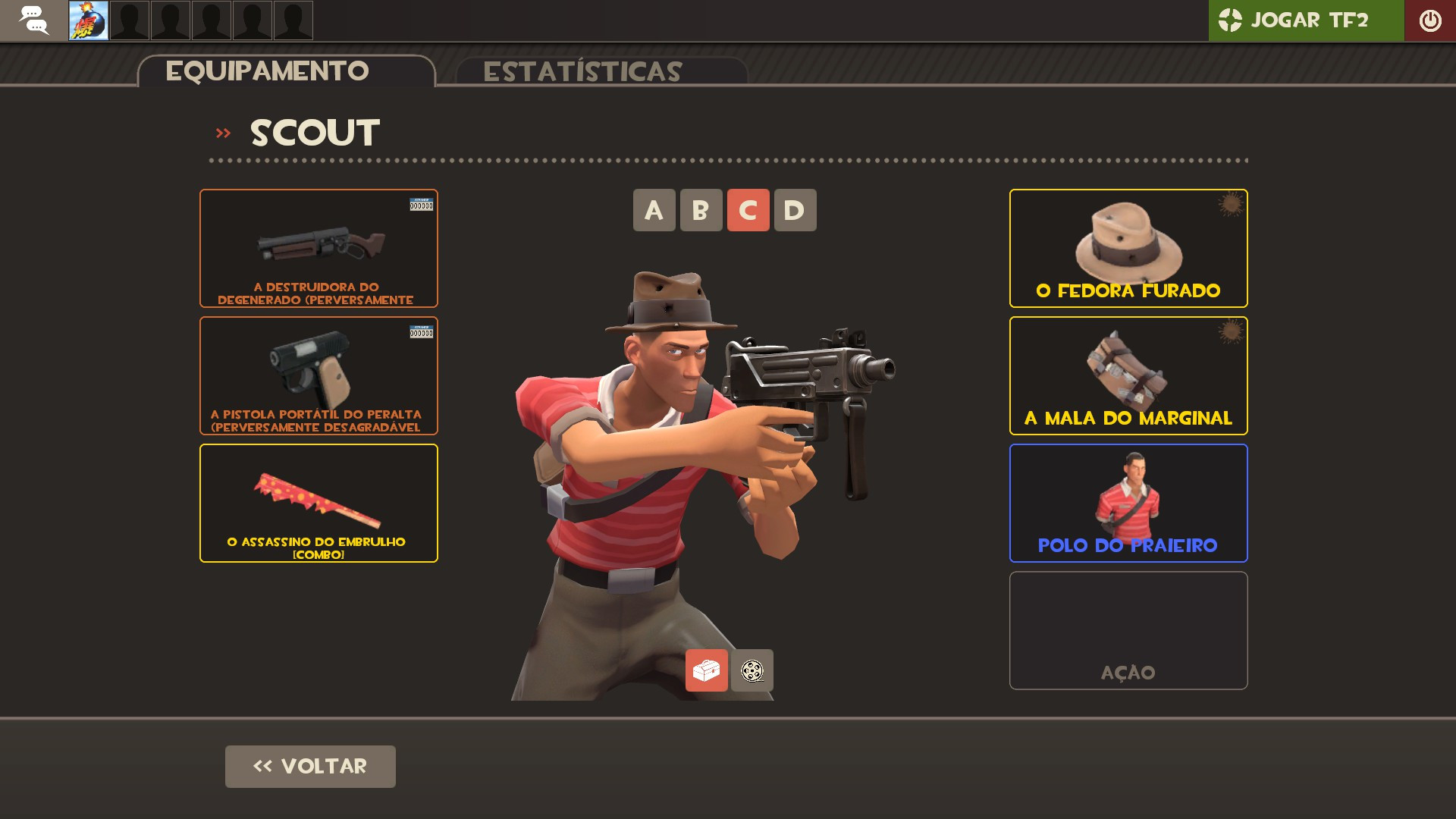
Task: Click the paint splatter on A Mala do Marginal
Action: 1230,334
